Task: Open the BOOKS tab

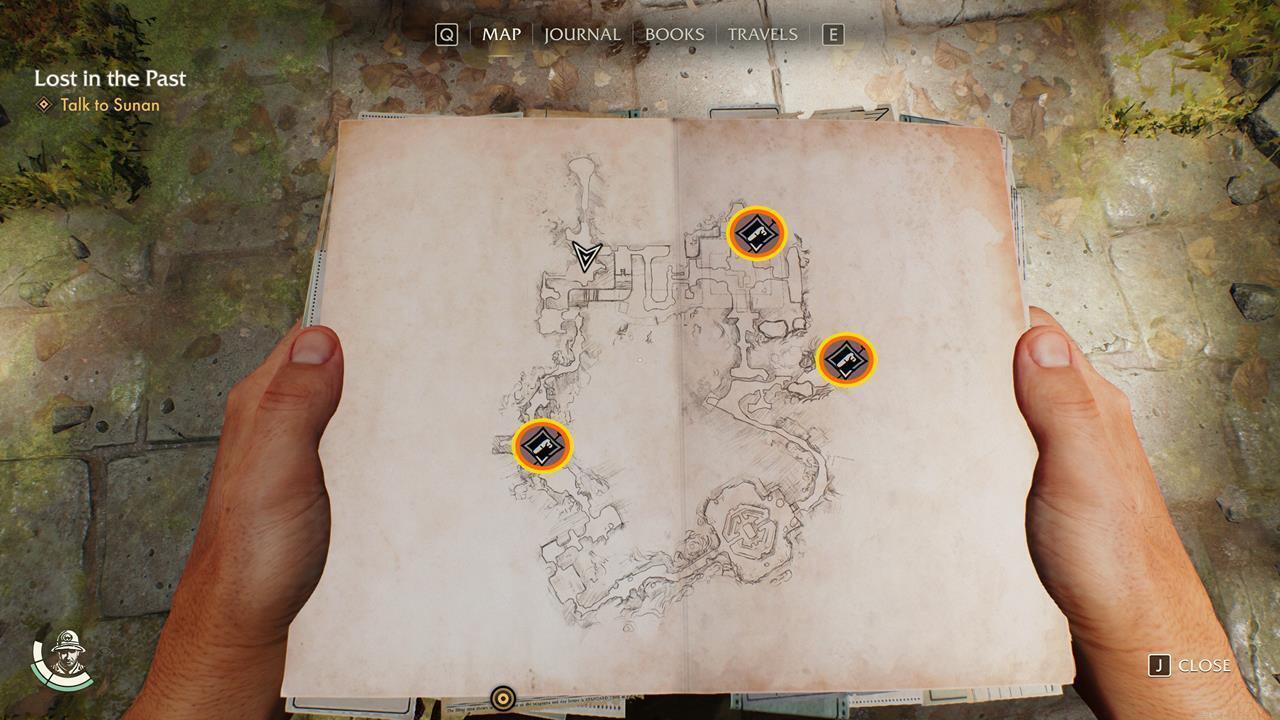Action: click(676, 33)
